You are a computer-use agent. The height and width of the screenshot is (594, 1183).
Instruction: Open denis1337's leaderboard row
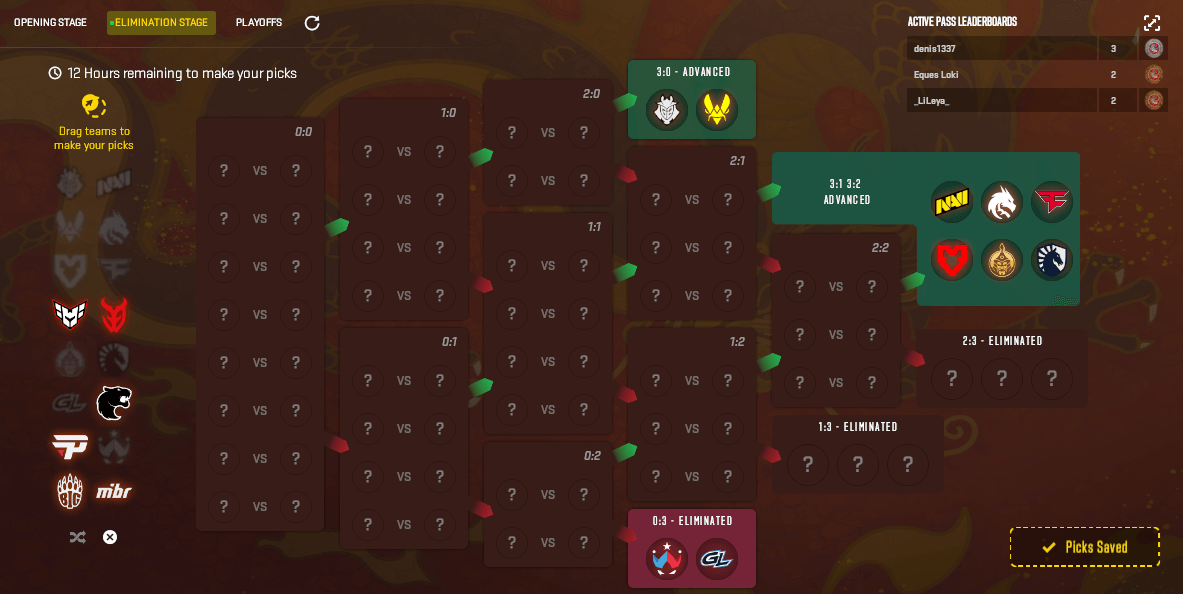(x=1003, y=48)
